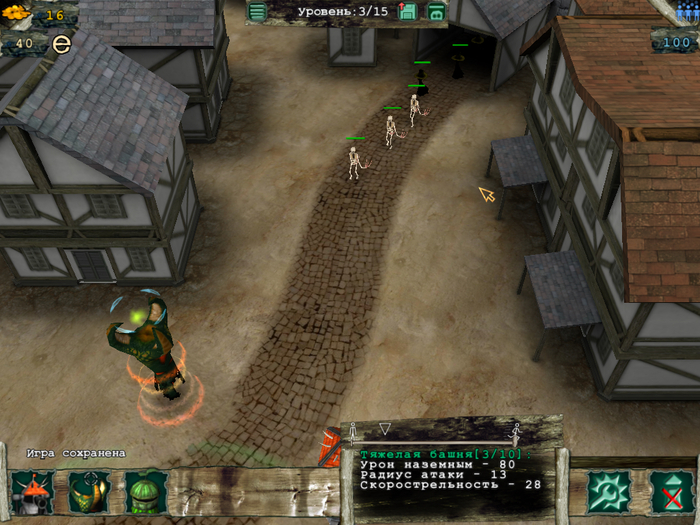
Task: Pick the green domed tower build icon
Action: click(145, 492)
